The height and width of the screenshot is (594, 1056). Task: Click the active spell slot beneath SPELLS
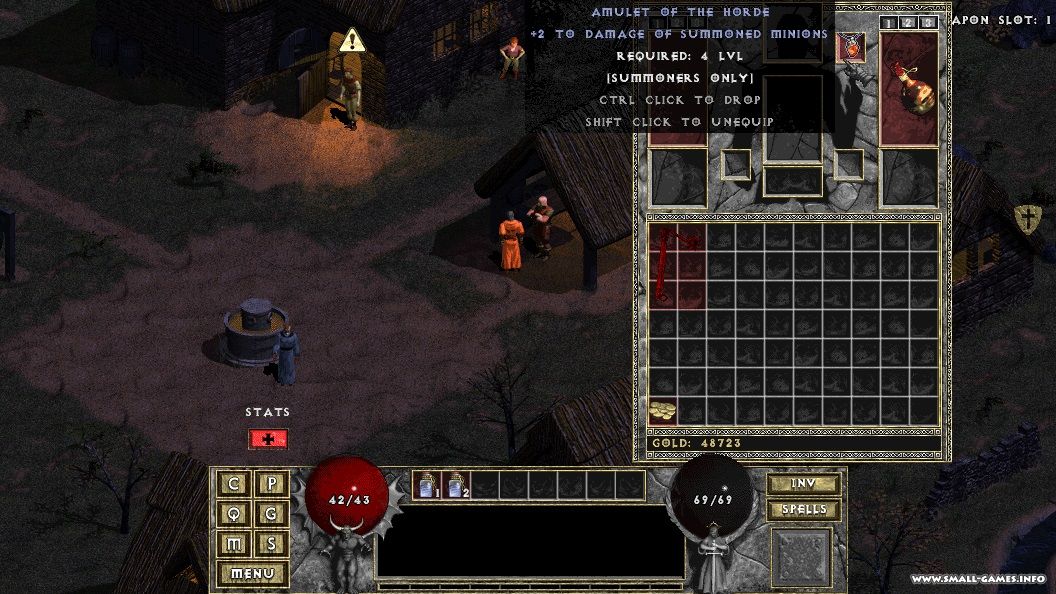click(801, 556)
